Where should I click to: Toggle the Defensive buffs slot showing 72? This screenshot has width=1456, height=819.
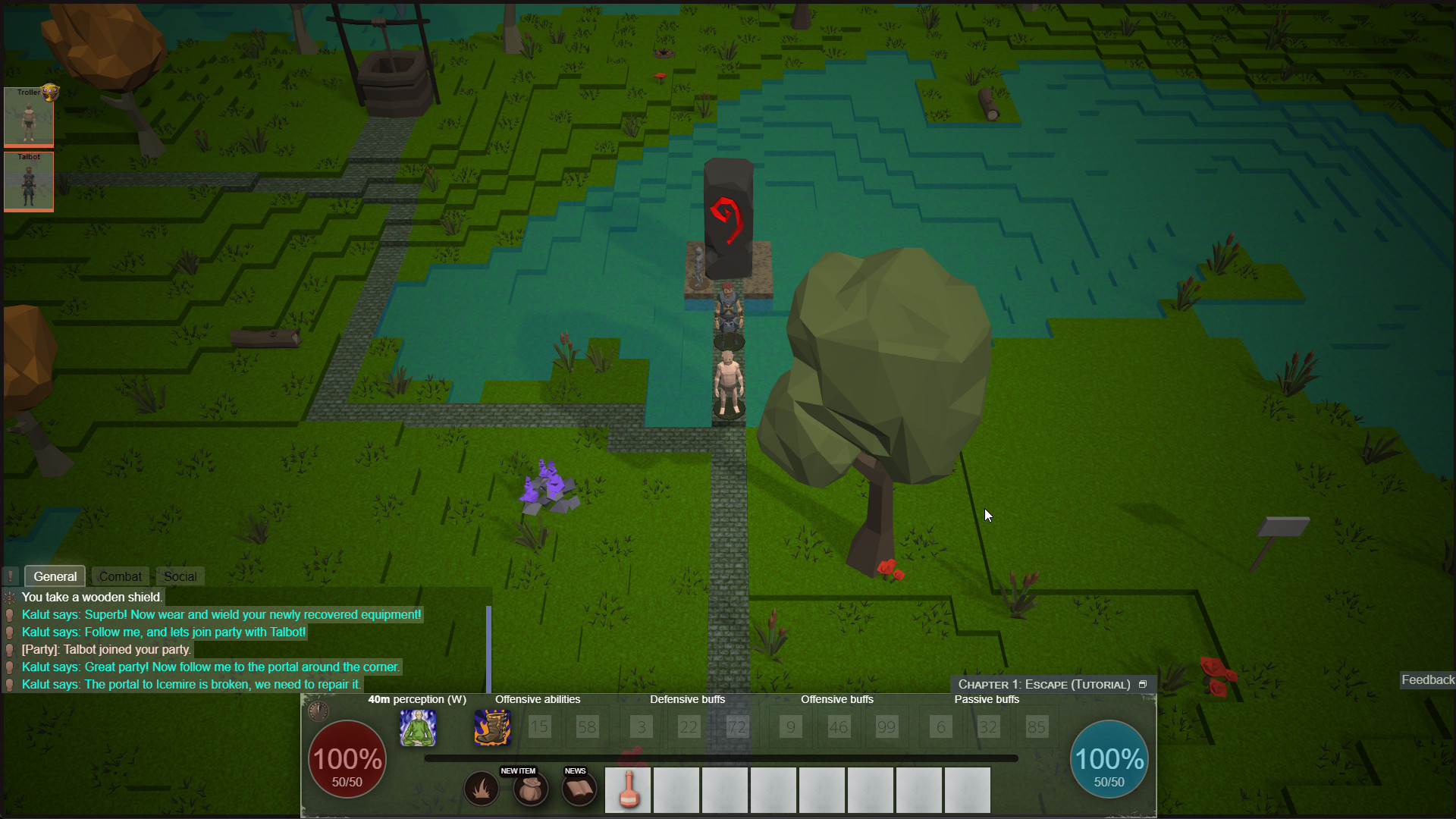pos(737,726)
